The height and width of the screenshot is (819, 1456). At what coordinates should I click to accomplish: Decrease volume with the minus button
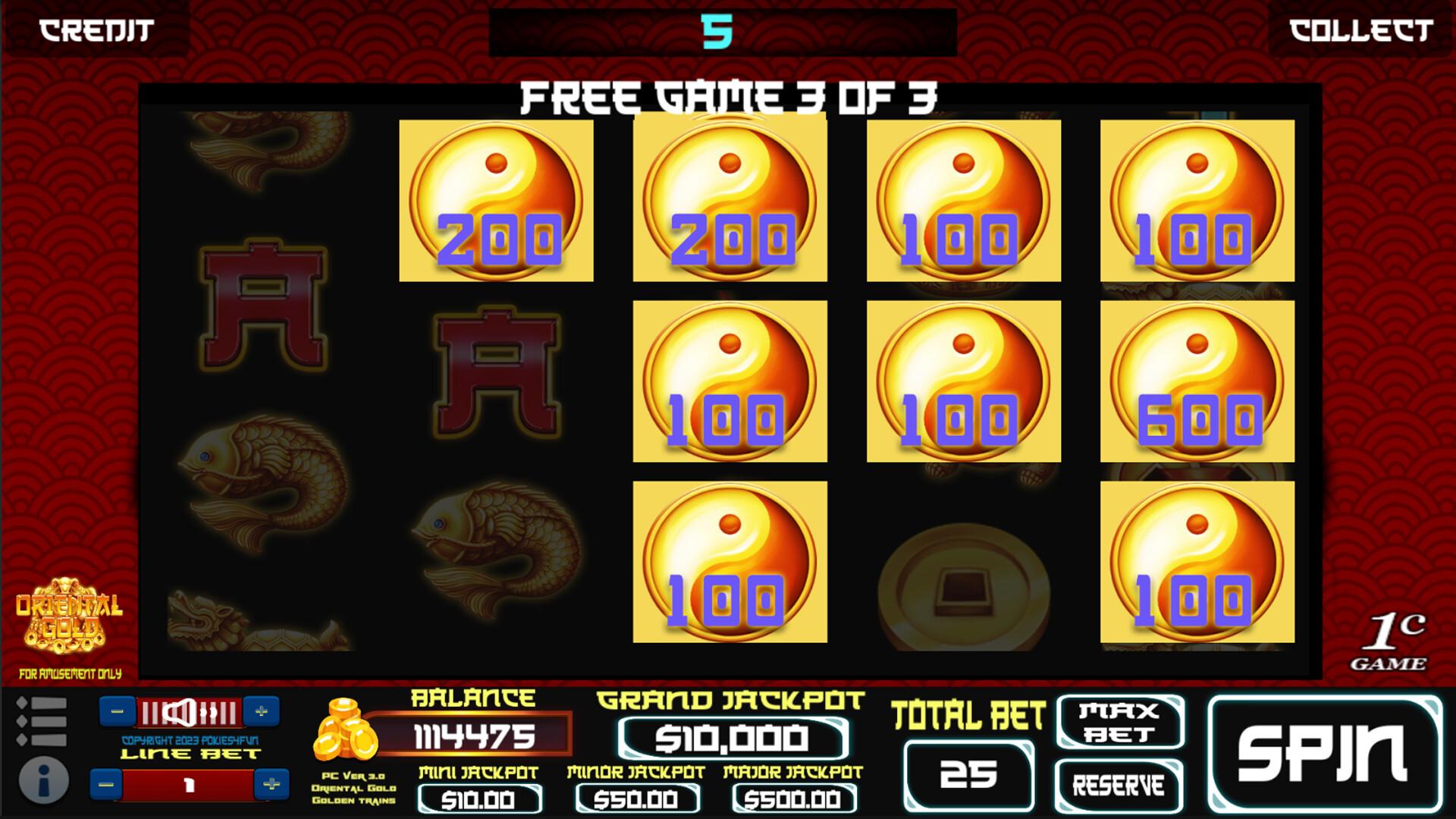[117, 711]
